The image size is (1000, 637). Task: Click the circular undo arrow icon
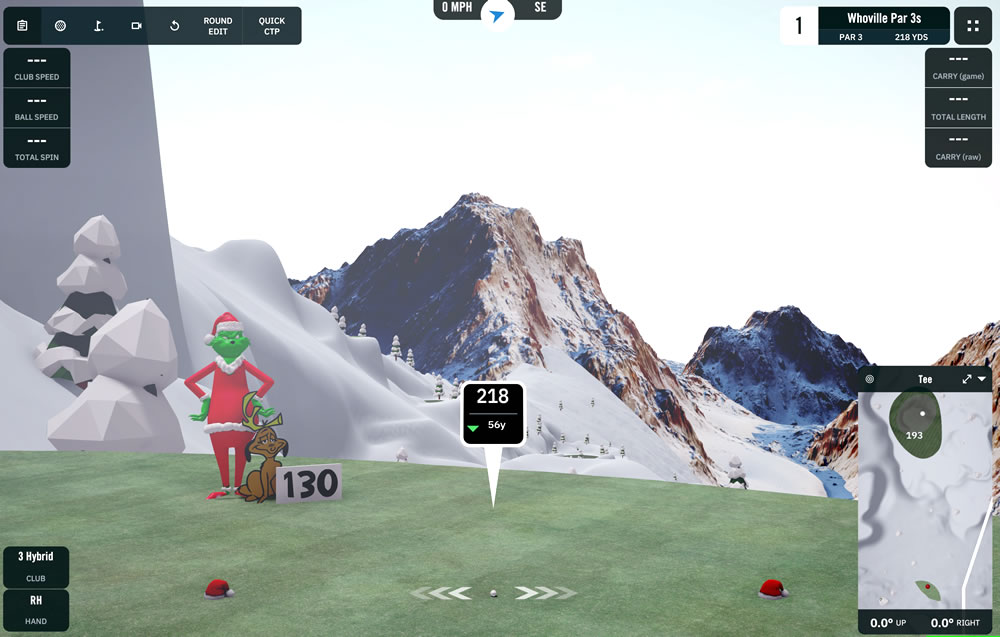tap(174, 26)
